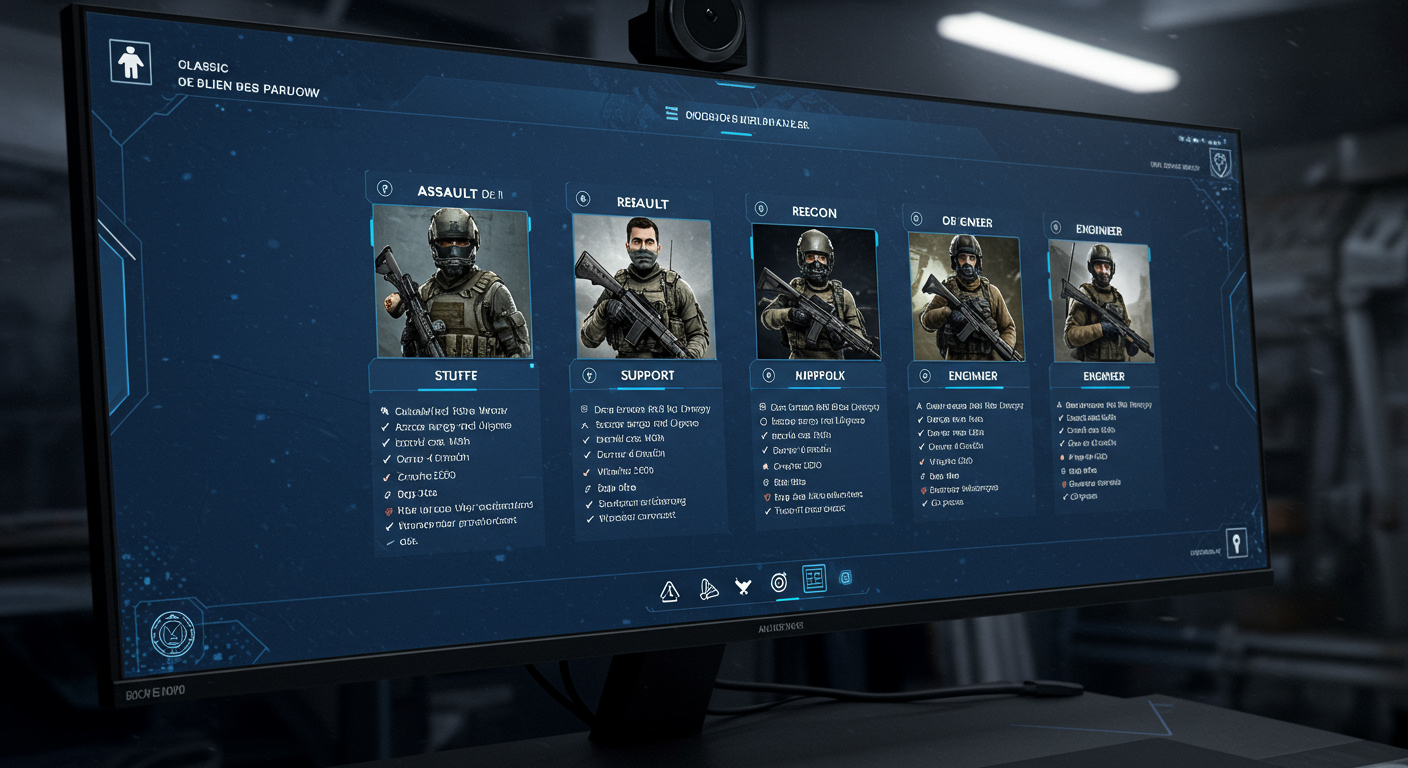Viewport: 1408px width, 768px height.
Task: Click the small rounded square icon in bottom bar
Action: pos(845,578)
